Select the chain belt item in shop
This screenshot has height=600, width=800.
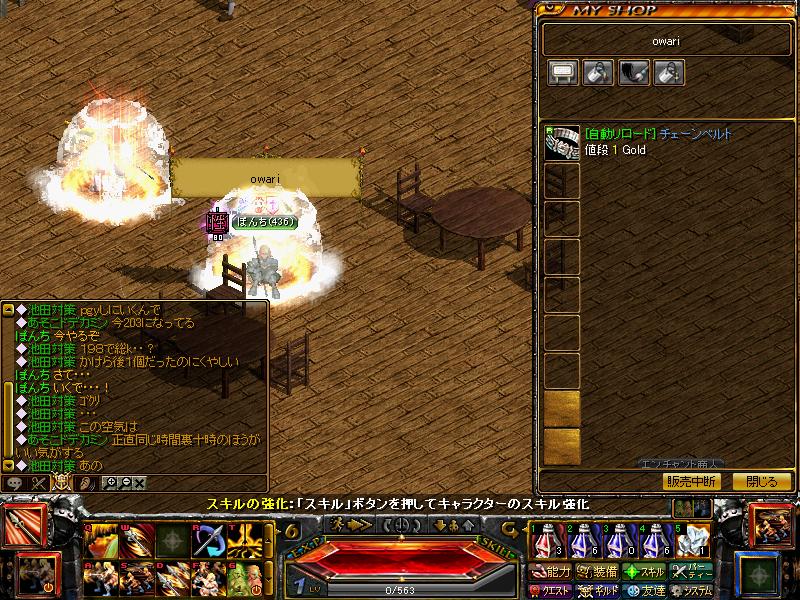click(x=562, y=143)
